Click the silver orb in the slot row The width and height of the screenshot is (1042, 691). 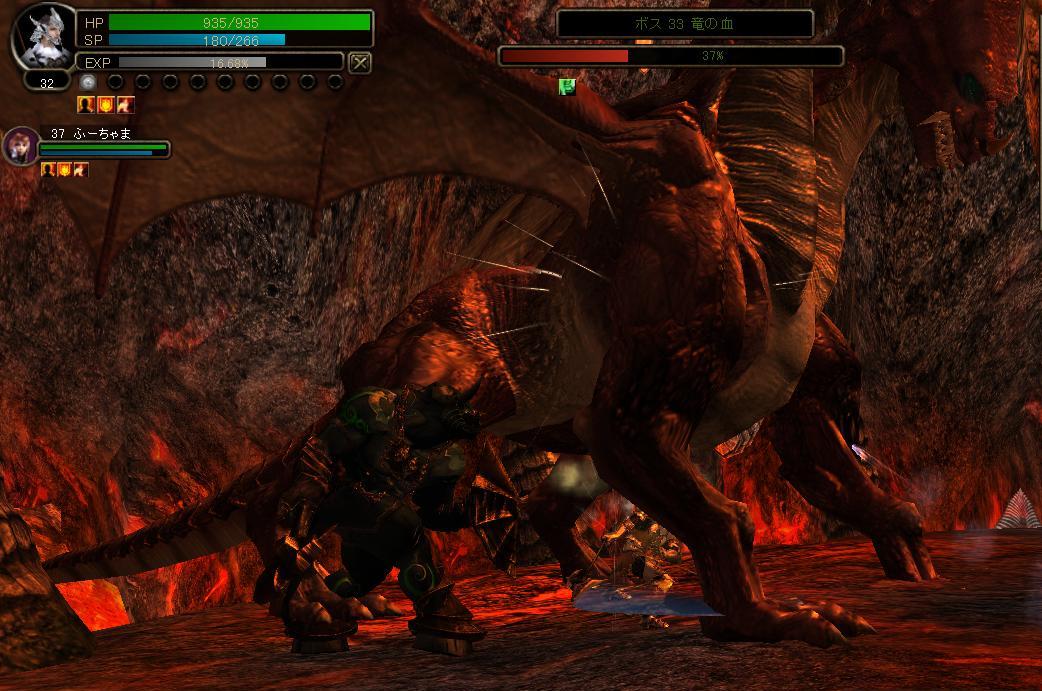coord(88,83)
